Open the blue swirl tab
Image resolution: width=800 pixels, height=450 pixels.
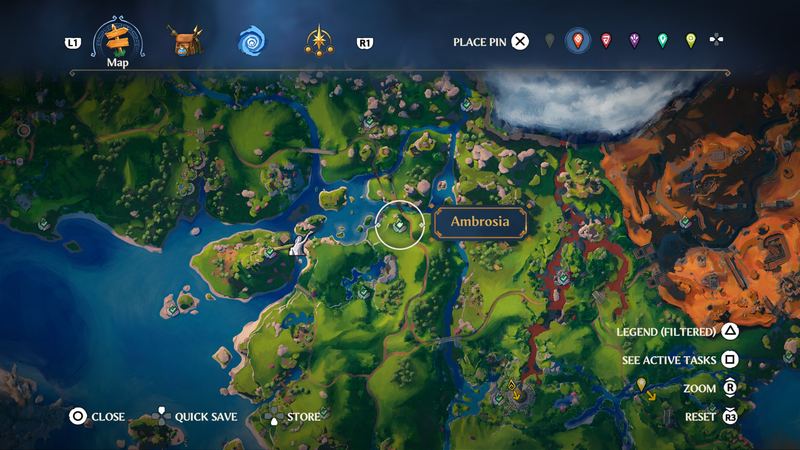click(251, 41)
